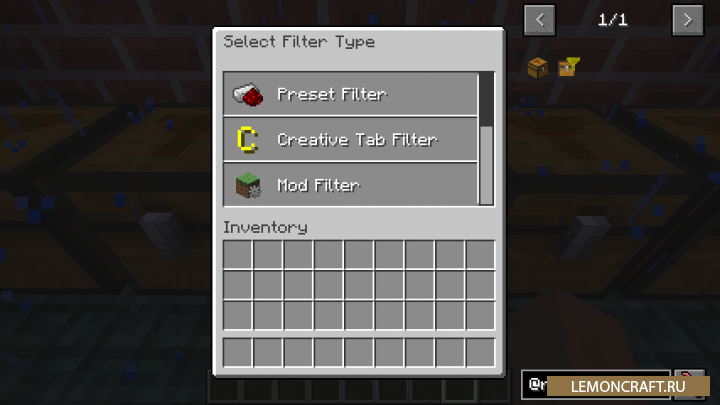This screenshot has height=405, width=720.
Task: Click the filter list scrollbar
Action: click(x=486, y=100)
